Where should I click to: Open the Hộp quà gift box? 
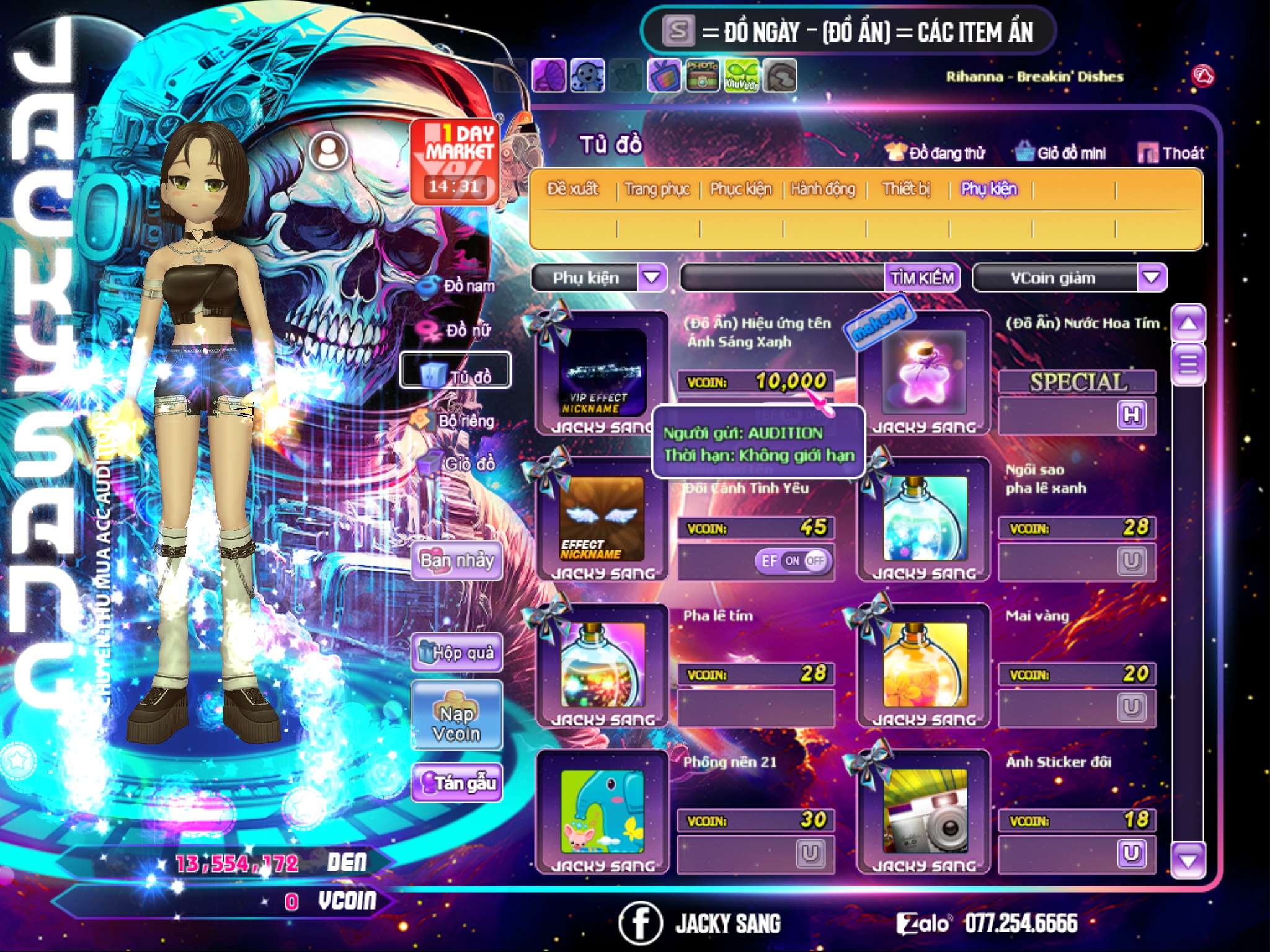click(456, 653)
